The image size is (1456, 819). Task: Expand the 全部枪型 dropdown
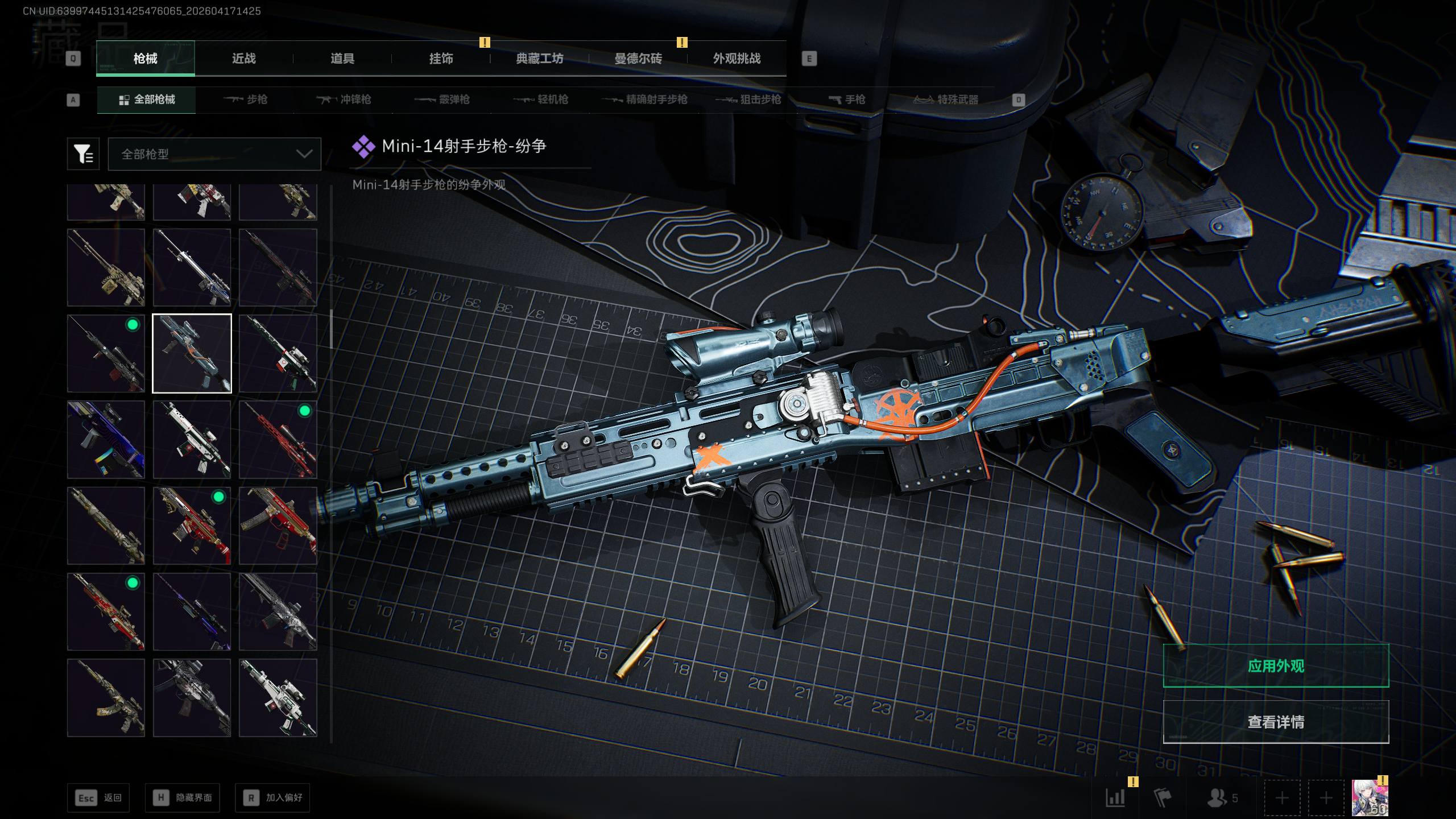point(214,154)
